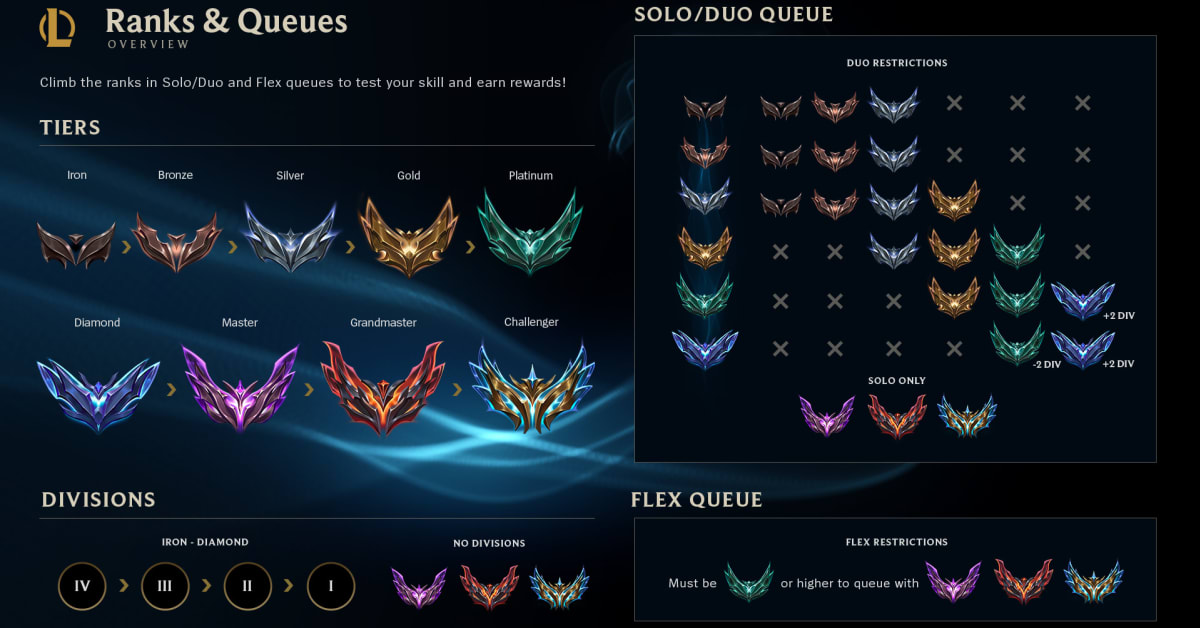Image resolution: width=1200 pixels, height=628 pixels.
Task: Select the division I circle
Action: pos(331,586)
